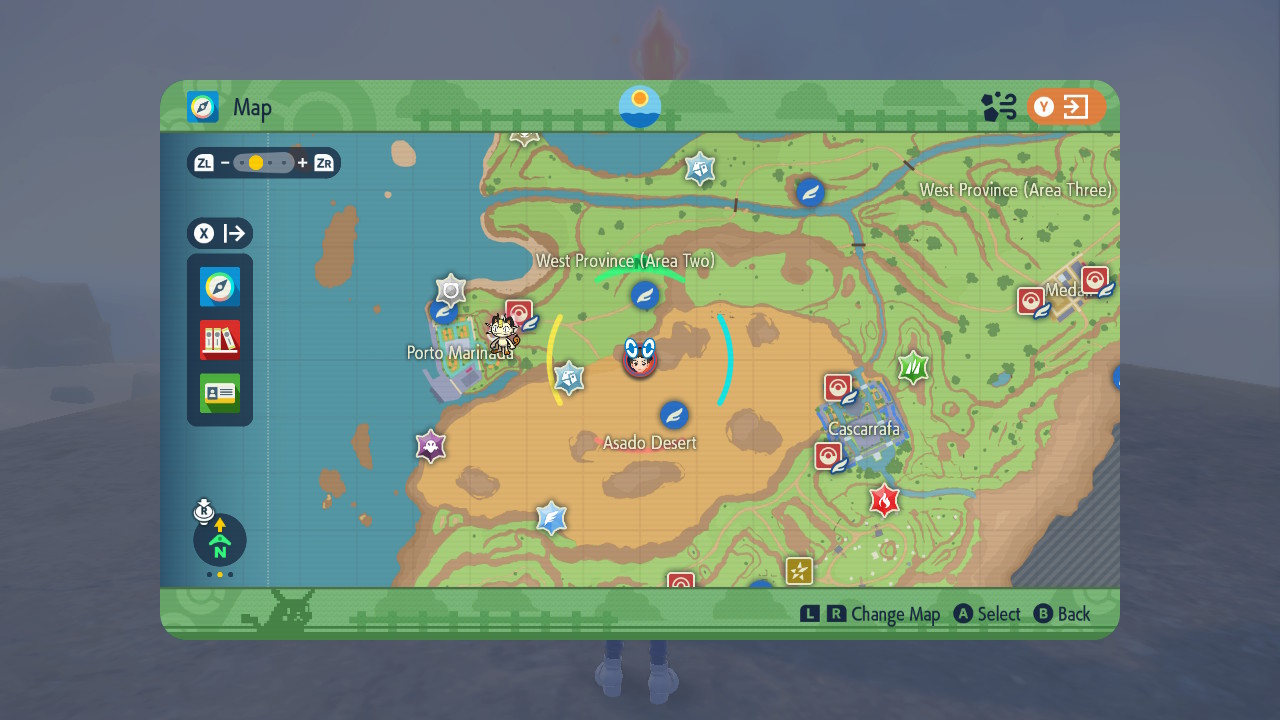Click the red fire-type raid star south of Cascarrafa
The width and height of the screenshot is (1280, 720).
[x=883, y=500]
